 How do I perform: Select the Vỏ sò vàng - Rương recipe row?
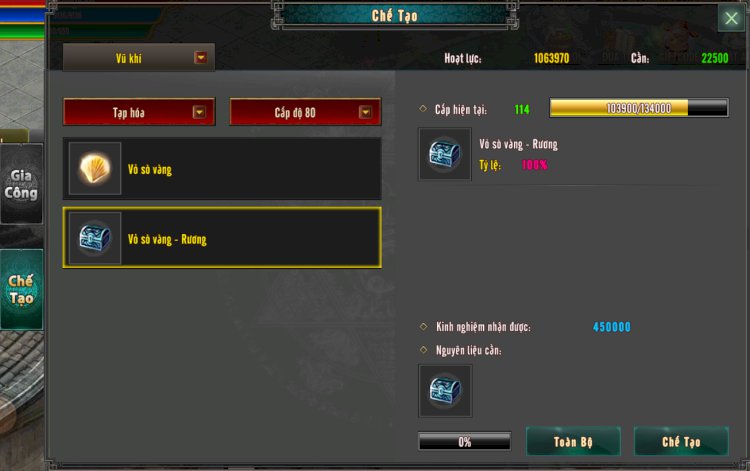point(222,238)
